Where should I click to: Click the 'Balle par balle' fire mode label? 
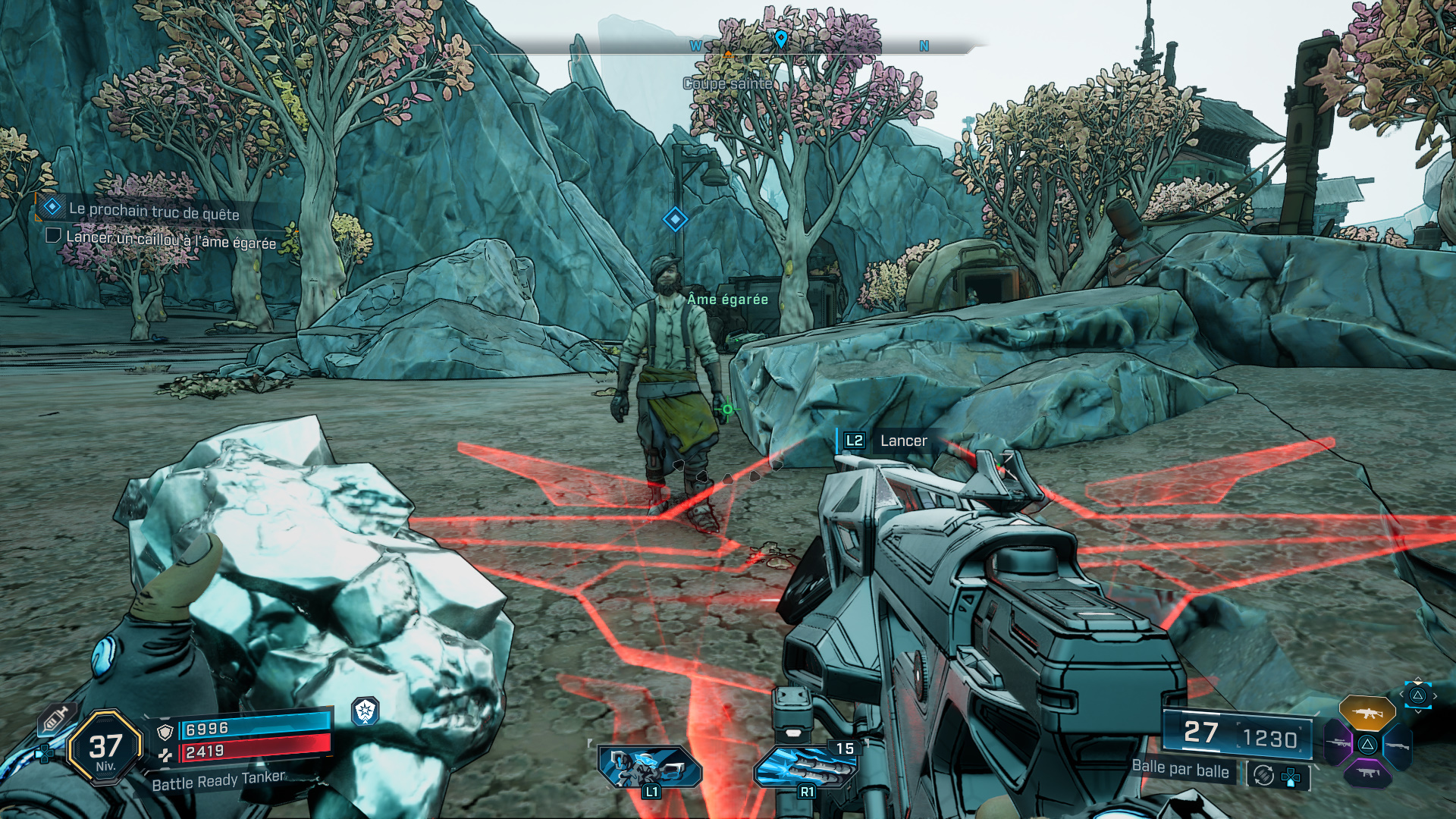[x=1180, y=769]
